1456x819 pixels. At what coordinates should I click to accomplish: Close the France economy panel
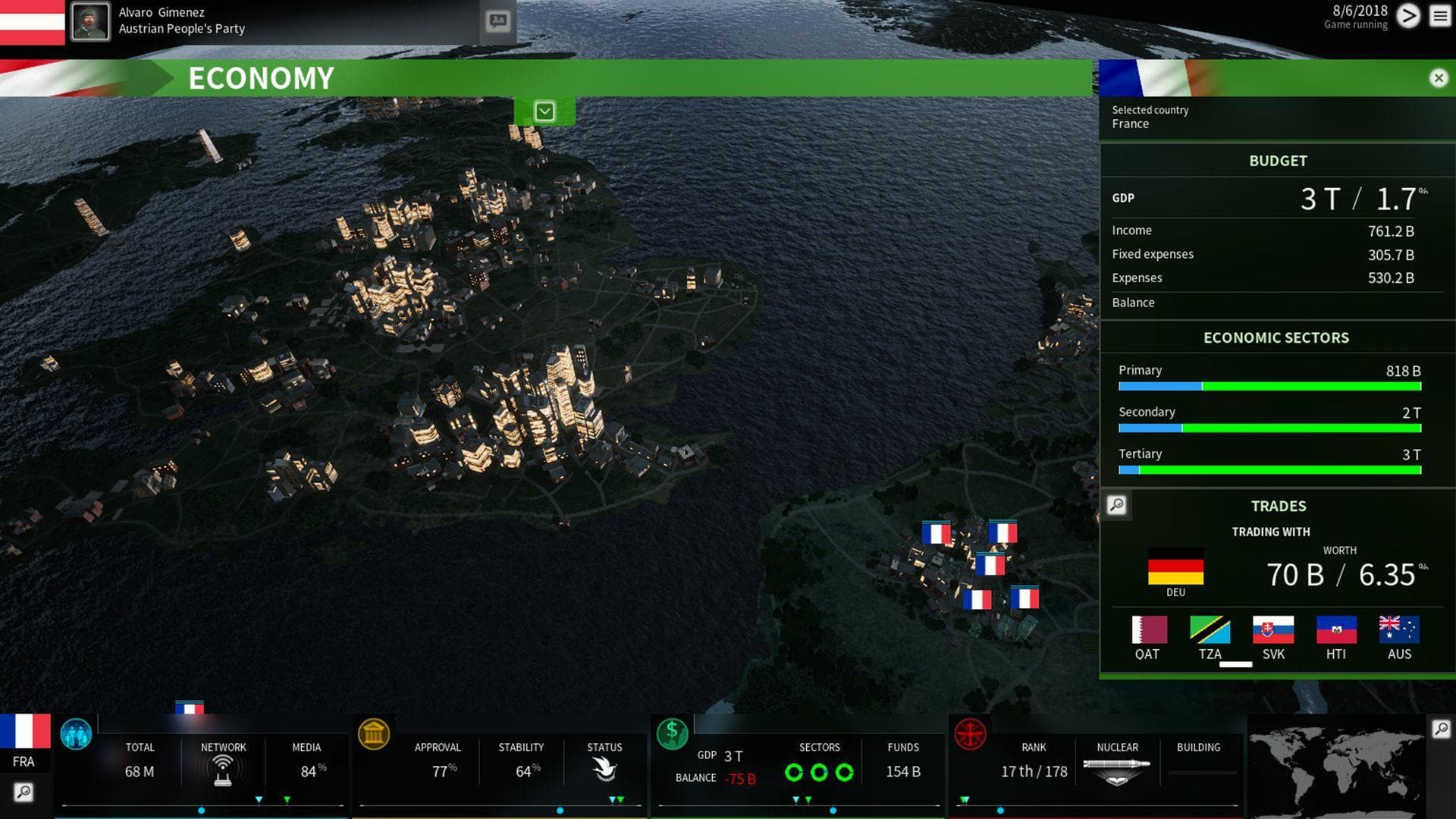pyautogui.click(x=1438, y=78)
